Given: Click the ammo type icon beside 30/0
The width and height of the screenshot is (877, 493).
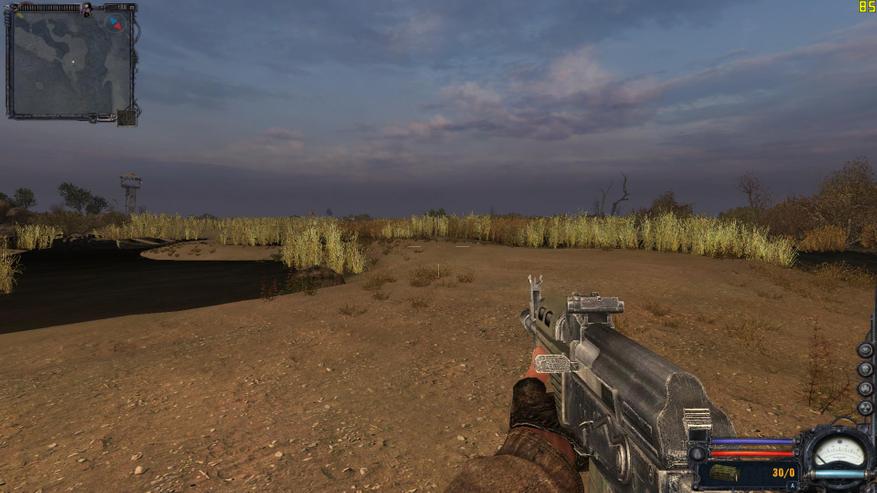Looking at the screenshot, I should (x=727, y=471).
